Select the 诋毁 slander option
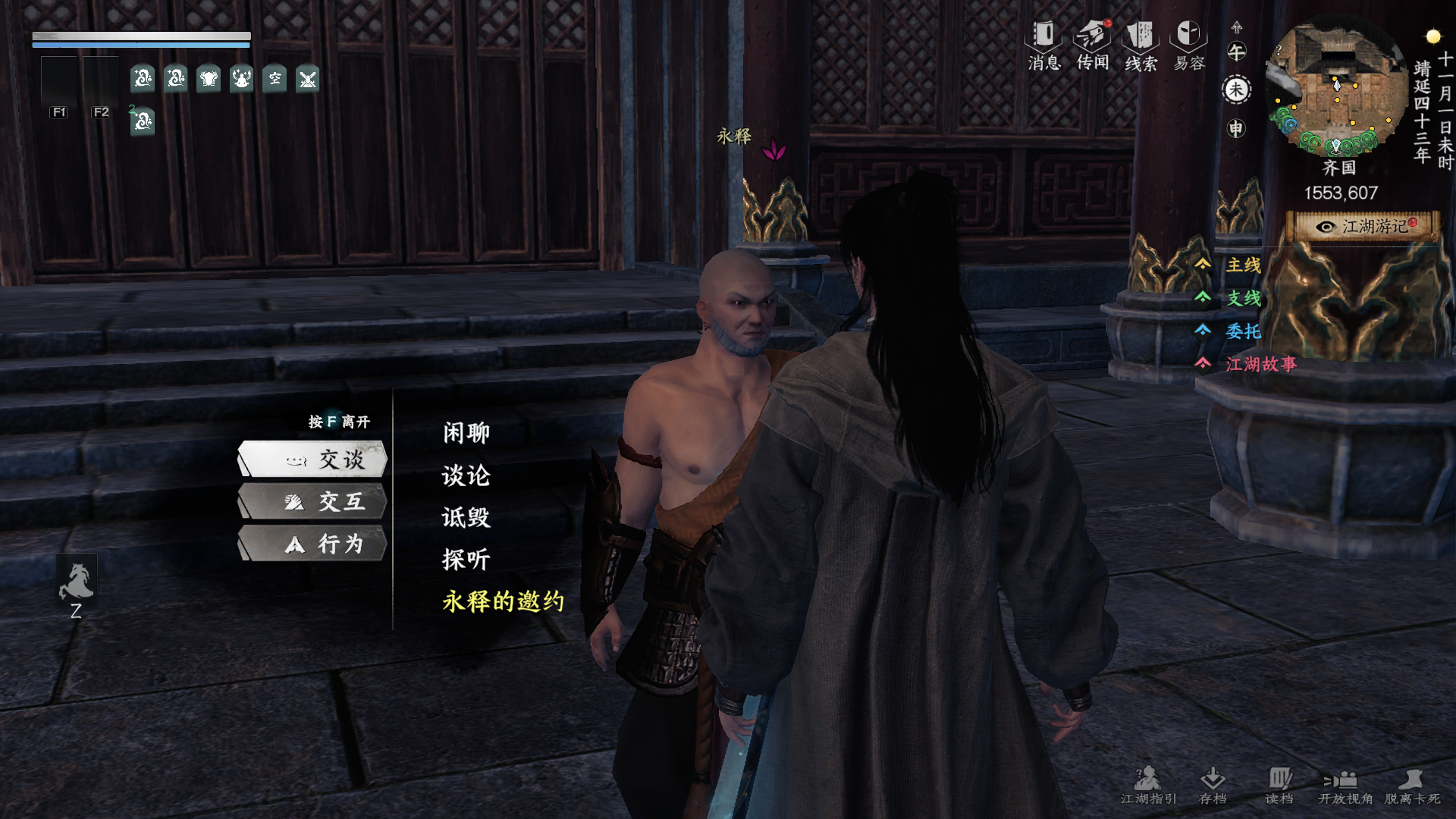This screenshot has width=1456, height=819. [466, 518]
